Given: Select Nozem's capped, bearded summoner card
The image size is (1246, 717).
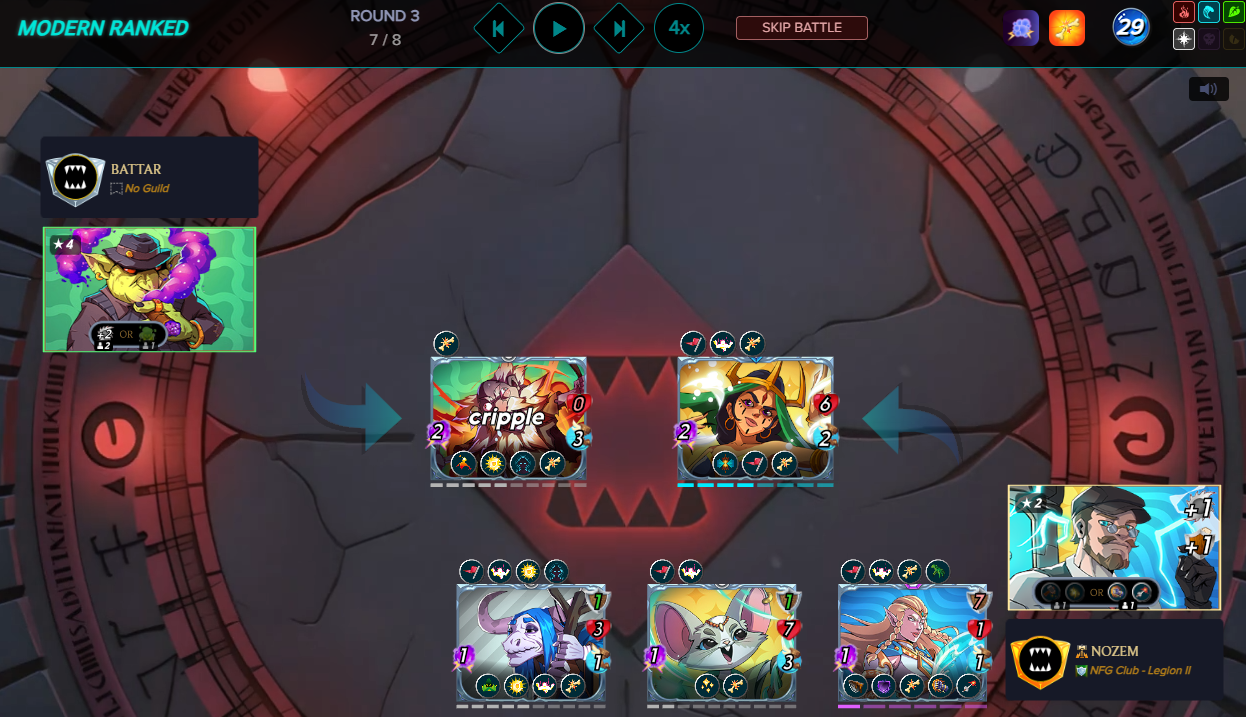Looking at the screenshot, I should click(1114, 547).
